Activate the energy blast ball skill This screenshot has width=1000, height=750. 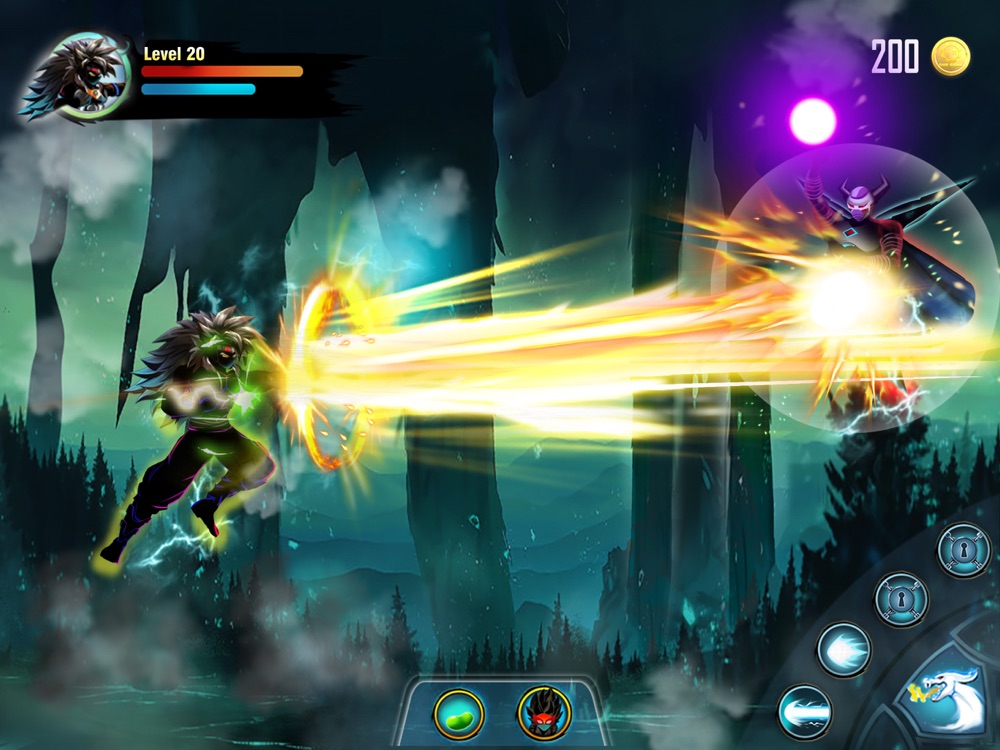(843, 650)
